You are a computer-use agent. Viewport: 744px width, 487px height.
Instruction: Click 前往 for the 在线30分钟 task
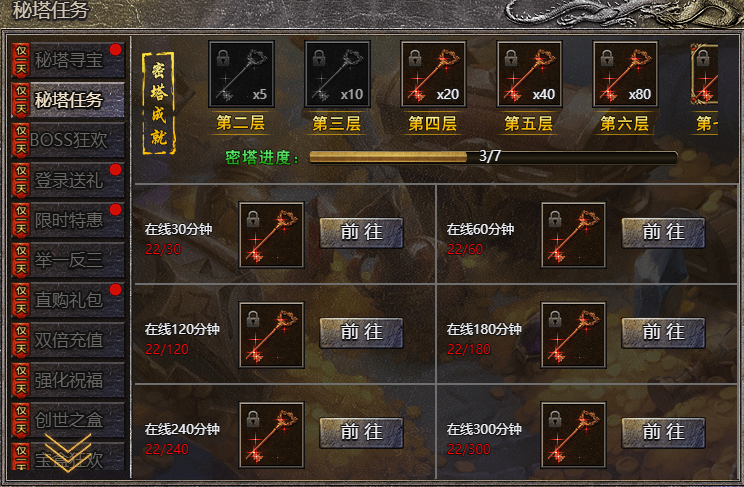[x=361, y=233]
